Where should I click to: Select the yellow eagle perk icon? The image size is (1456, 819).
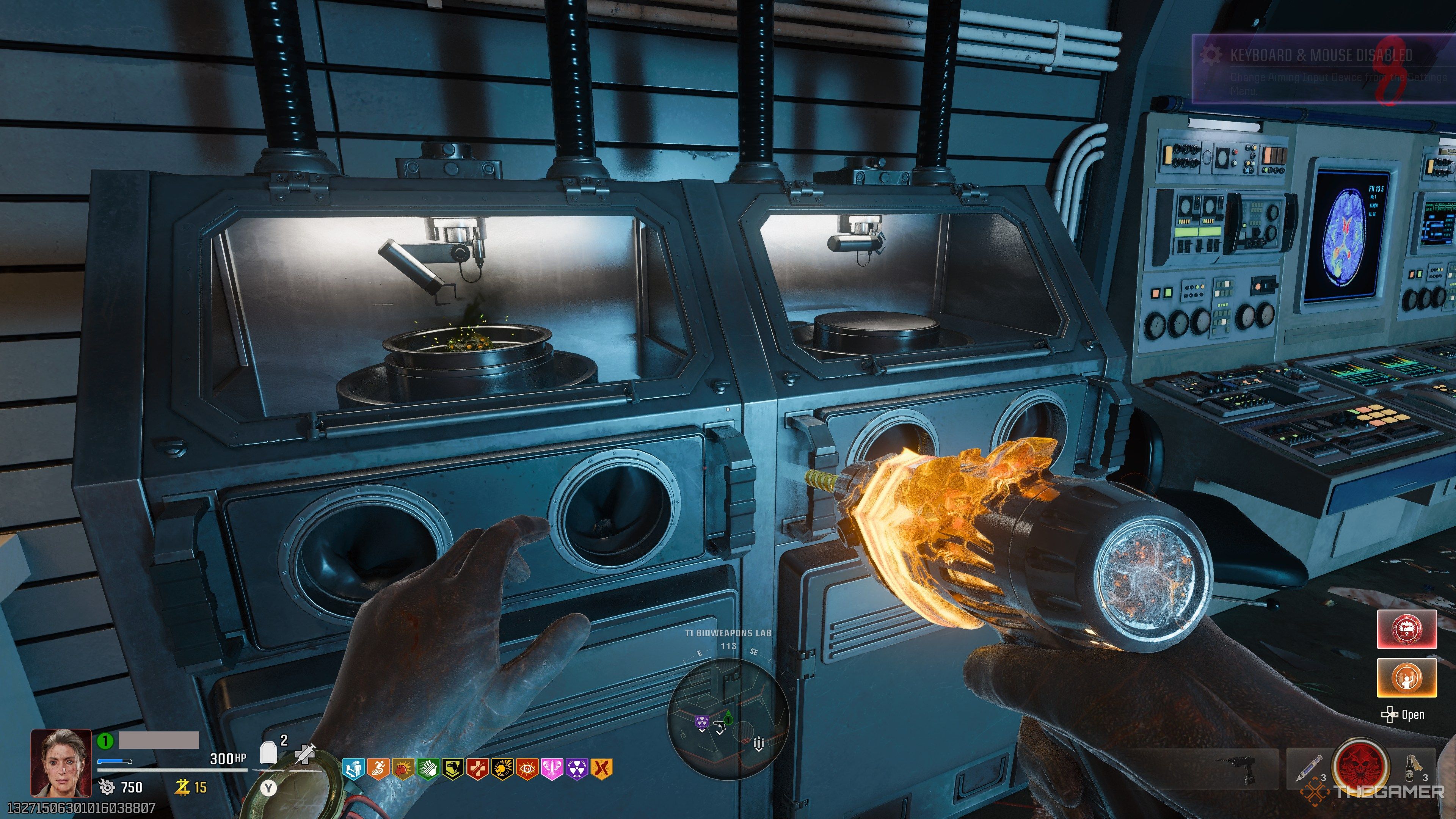click(x=453, y=769)
